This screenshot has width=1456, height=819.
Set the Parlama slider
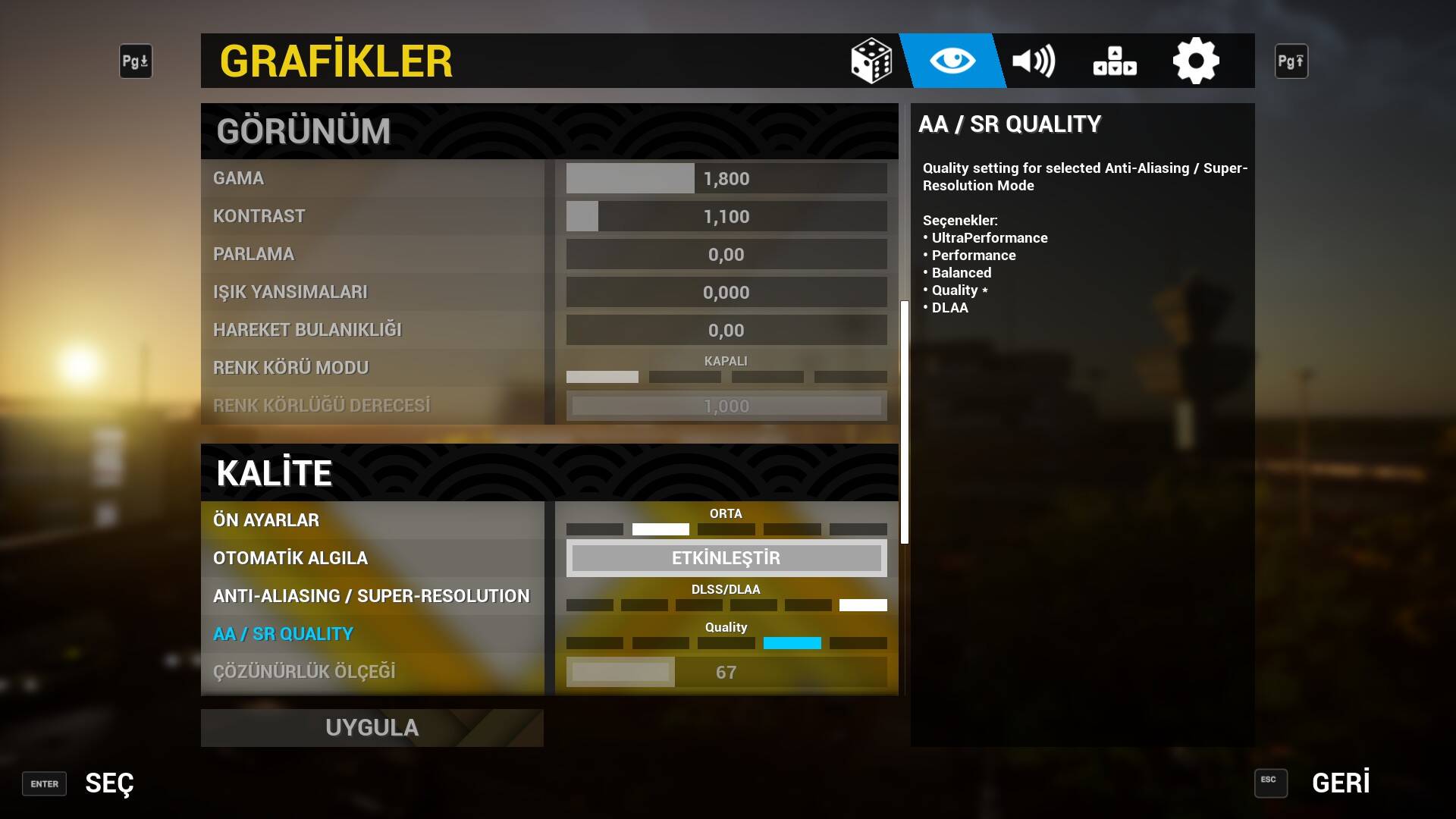[x=726, y=255]
